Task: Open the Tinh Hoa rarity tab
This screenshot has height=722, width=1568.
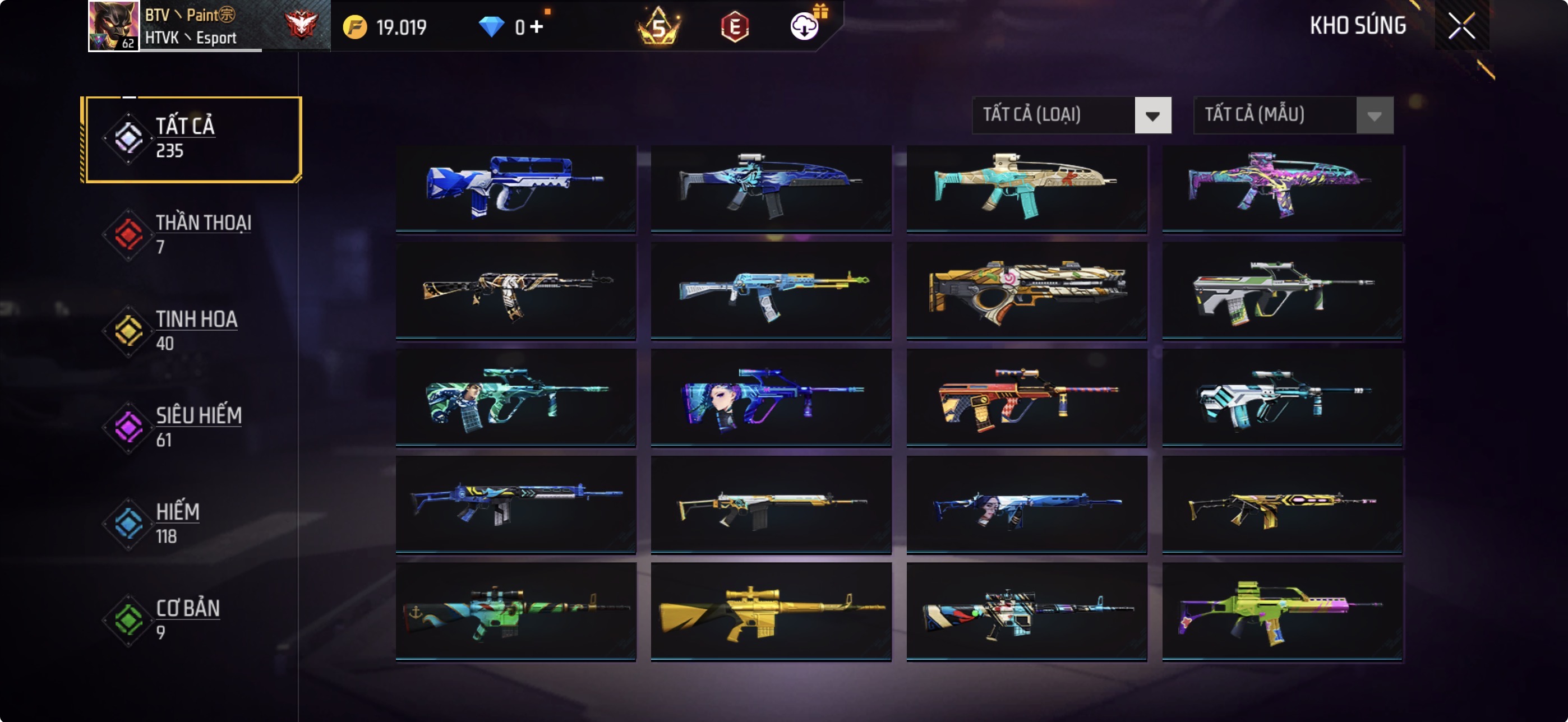Action: (192, 330)
